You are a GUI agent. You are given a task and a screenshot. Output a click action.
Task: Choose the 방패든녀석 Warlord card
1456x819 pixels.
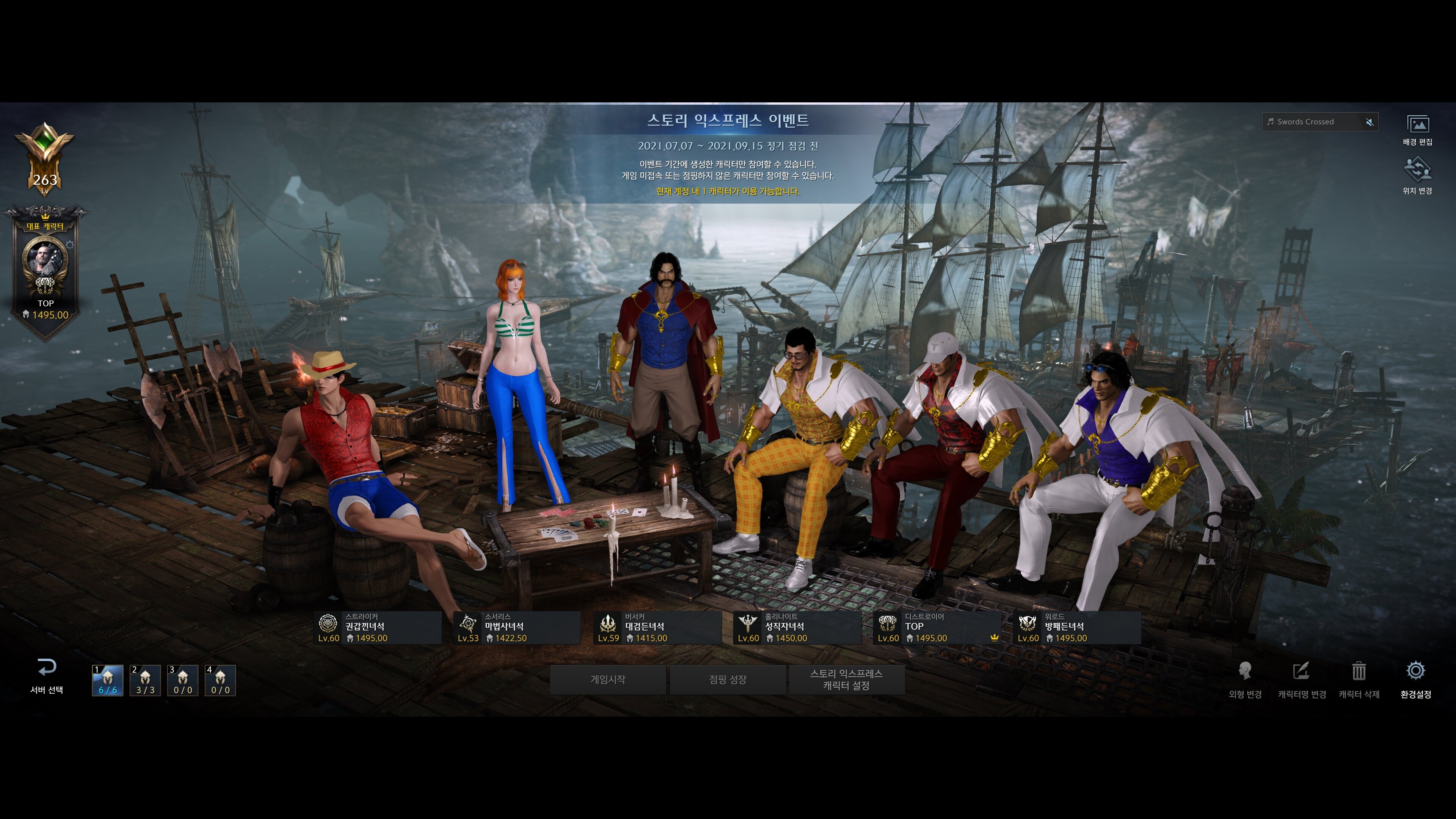click(x=1077, y=628)
